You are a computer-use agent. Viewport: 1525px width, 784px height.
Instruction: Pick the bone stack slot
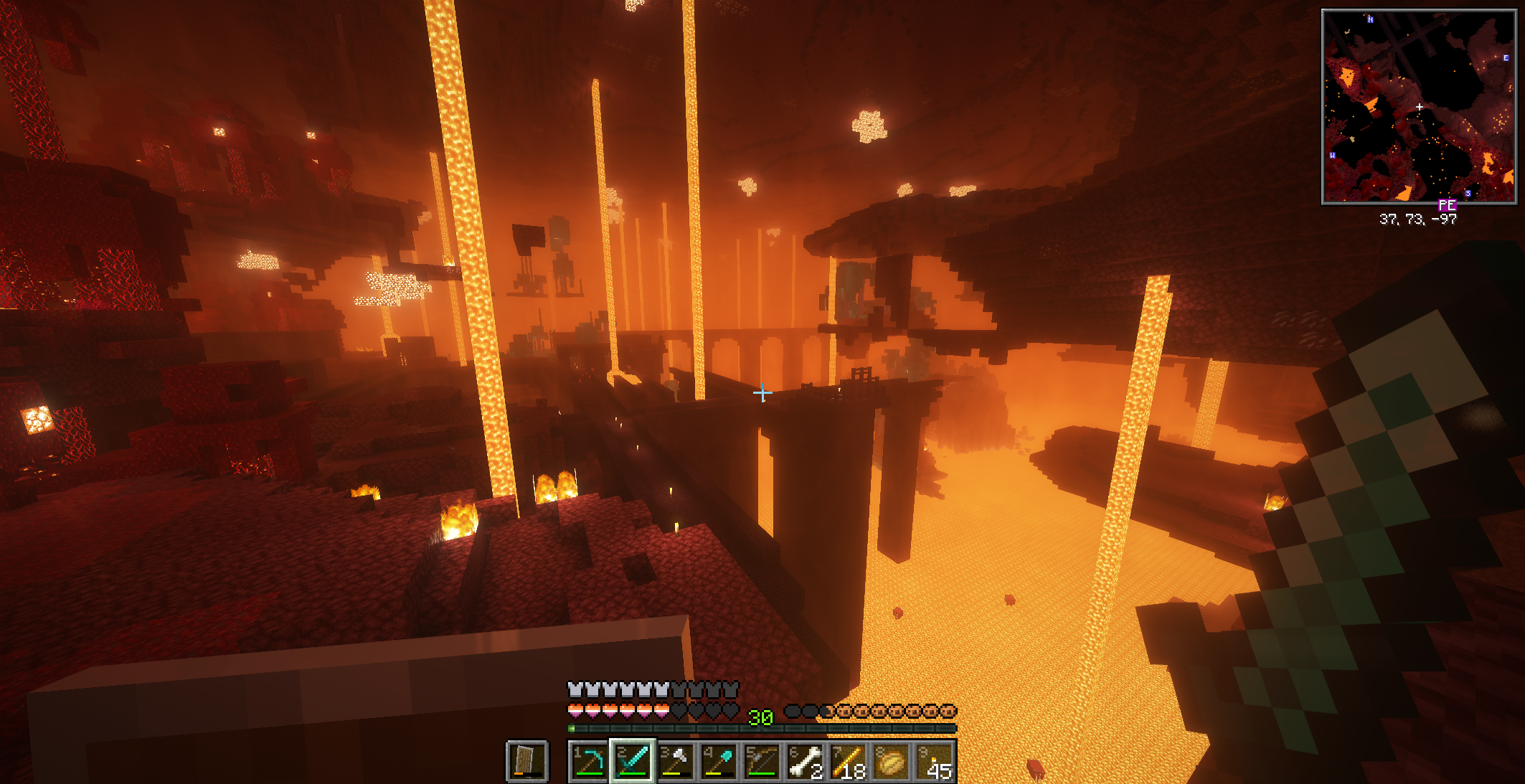(805, 762)
